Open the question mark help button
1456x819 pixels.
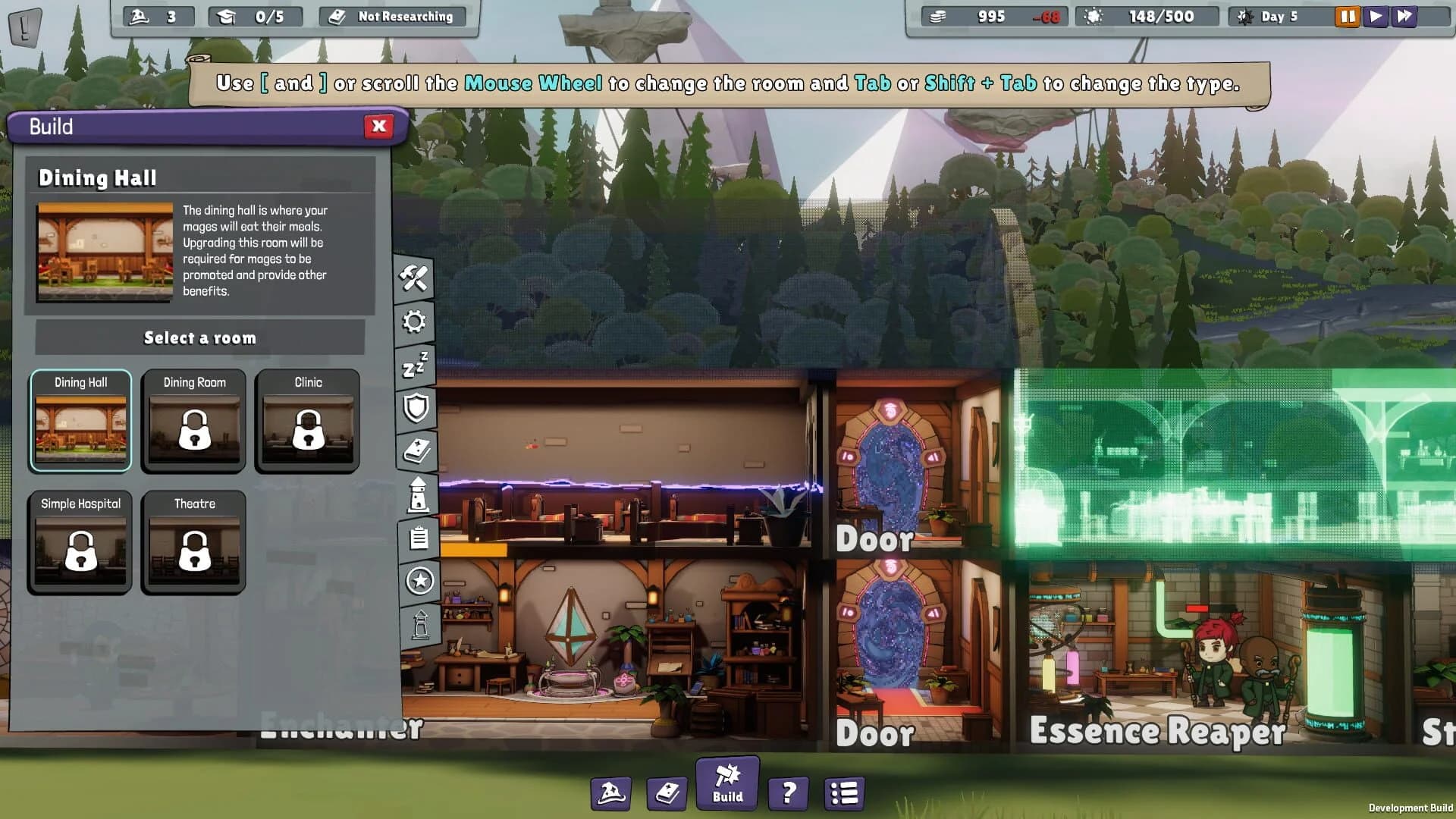(x=788, y=793)
